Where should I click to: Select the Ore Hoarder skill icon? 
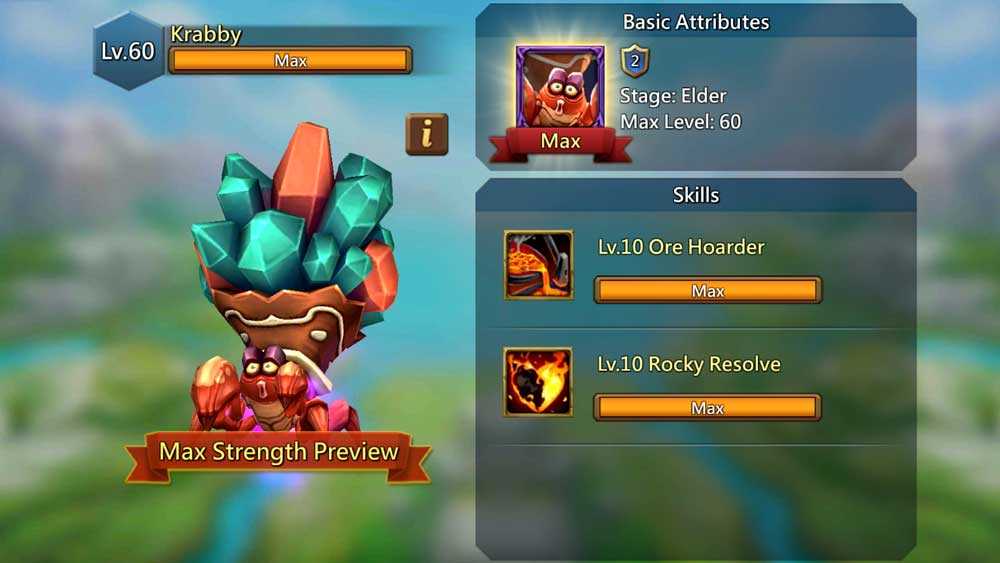(x=538, y=264)
